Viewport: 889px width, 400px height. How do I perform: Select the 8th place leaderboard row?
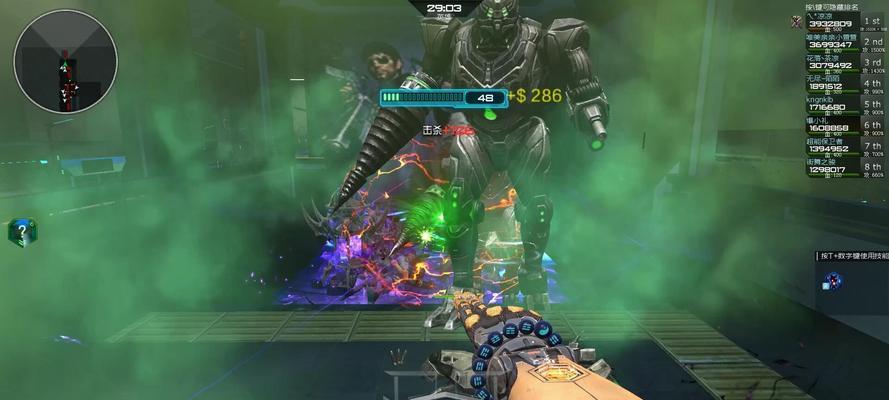coord(843,167)
